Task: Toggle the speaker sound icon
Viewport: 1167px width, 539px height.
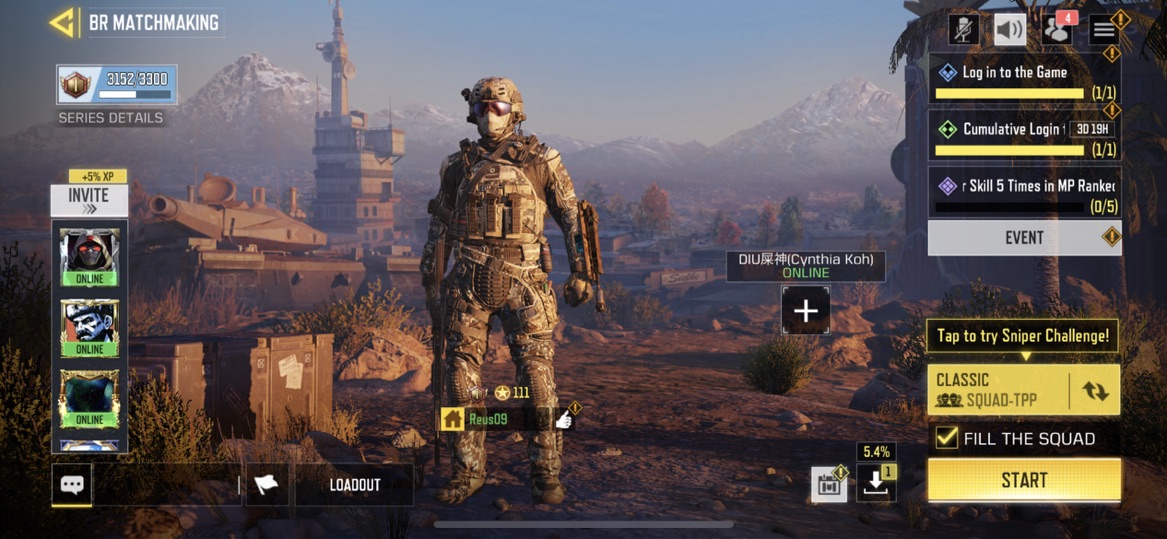Action: pyautogui.click(x=1010, y=29)
